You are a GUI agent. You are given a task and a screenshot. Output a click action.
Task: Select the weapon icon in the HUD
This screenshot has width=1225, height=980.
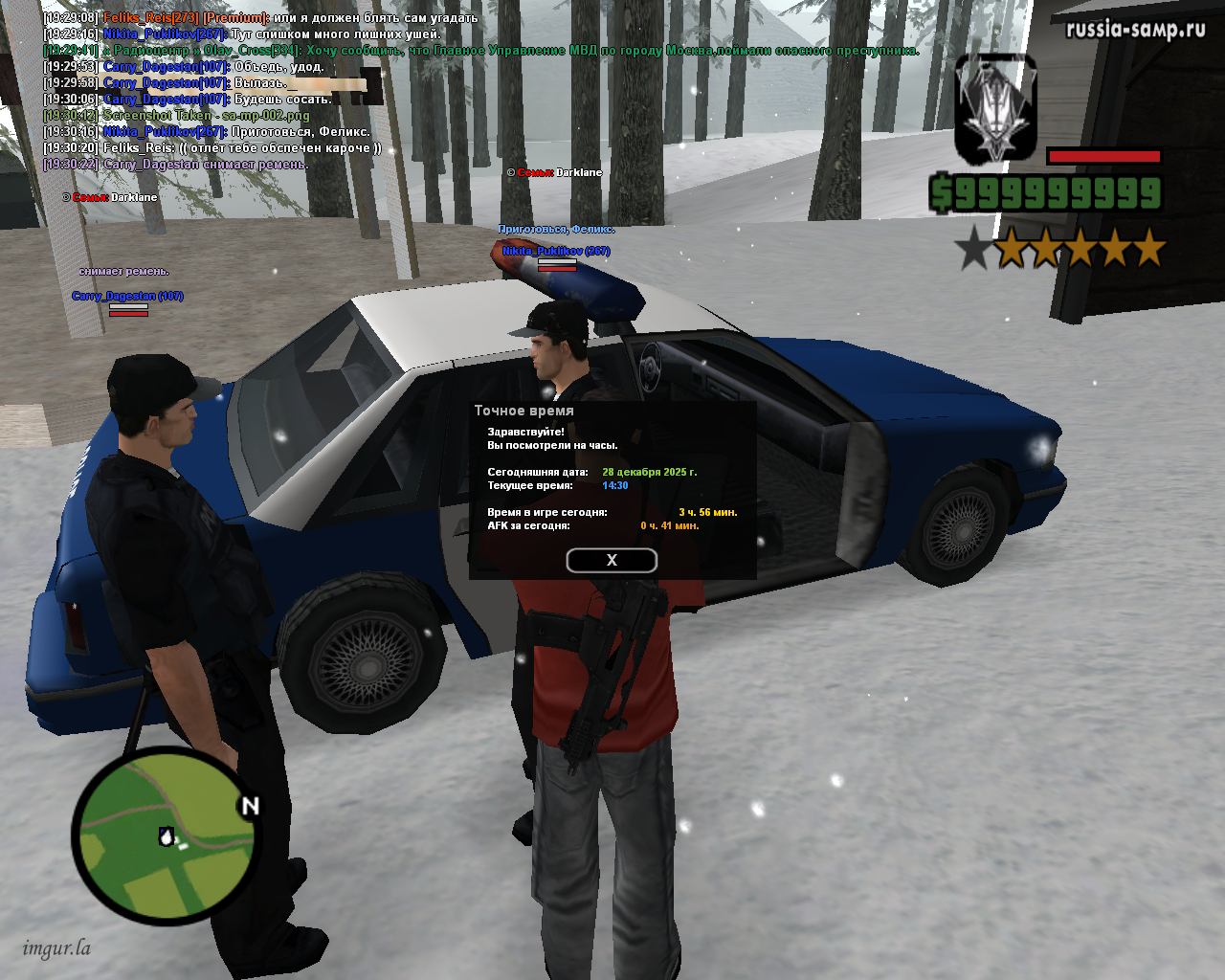click(x=995, y=108)
